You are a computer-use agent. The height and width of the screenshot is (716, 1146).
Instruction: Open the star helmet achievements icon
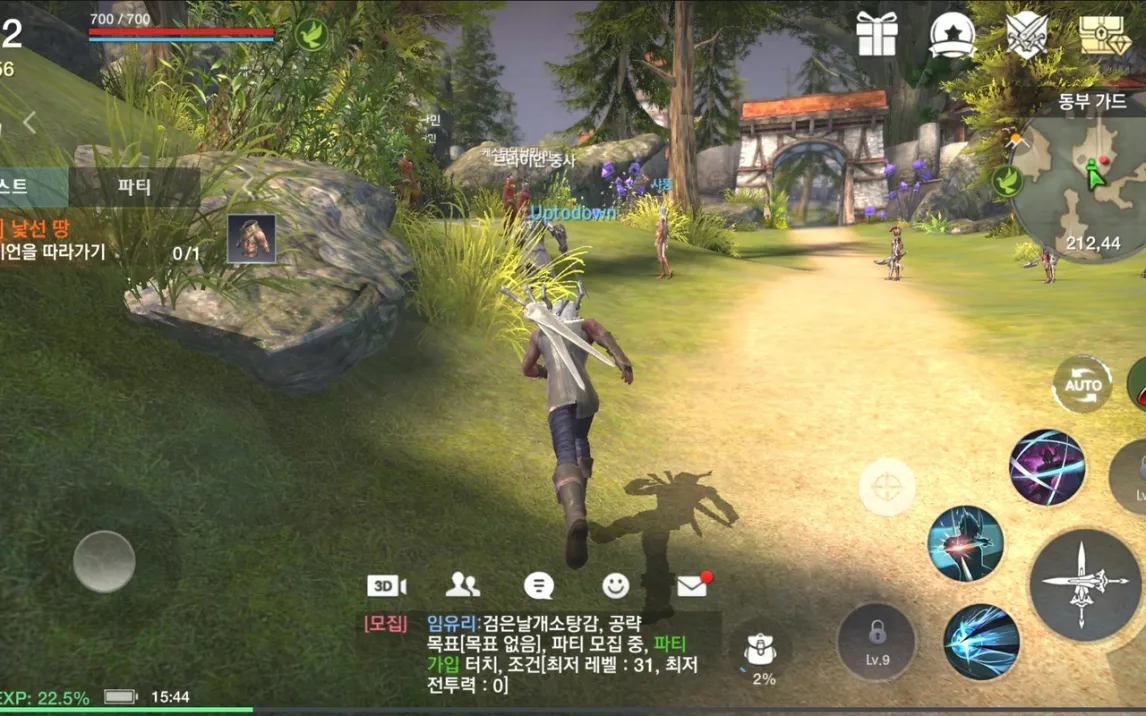click(x=951, y=35)
